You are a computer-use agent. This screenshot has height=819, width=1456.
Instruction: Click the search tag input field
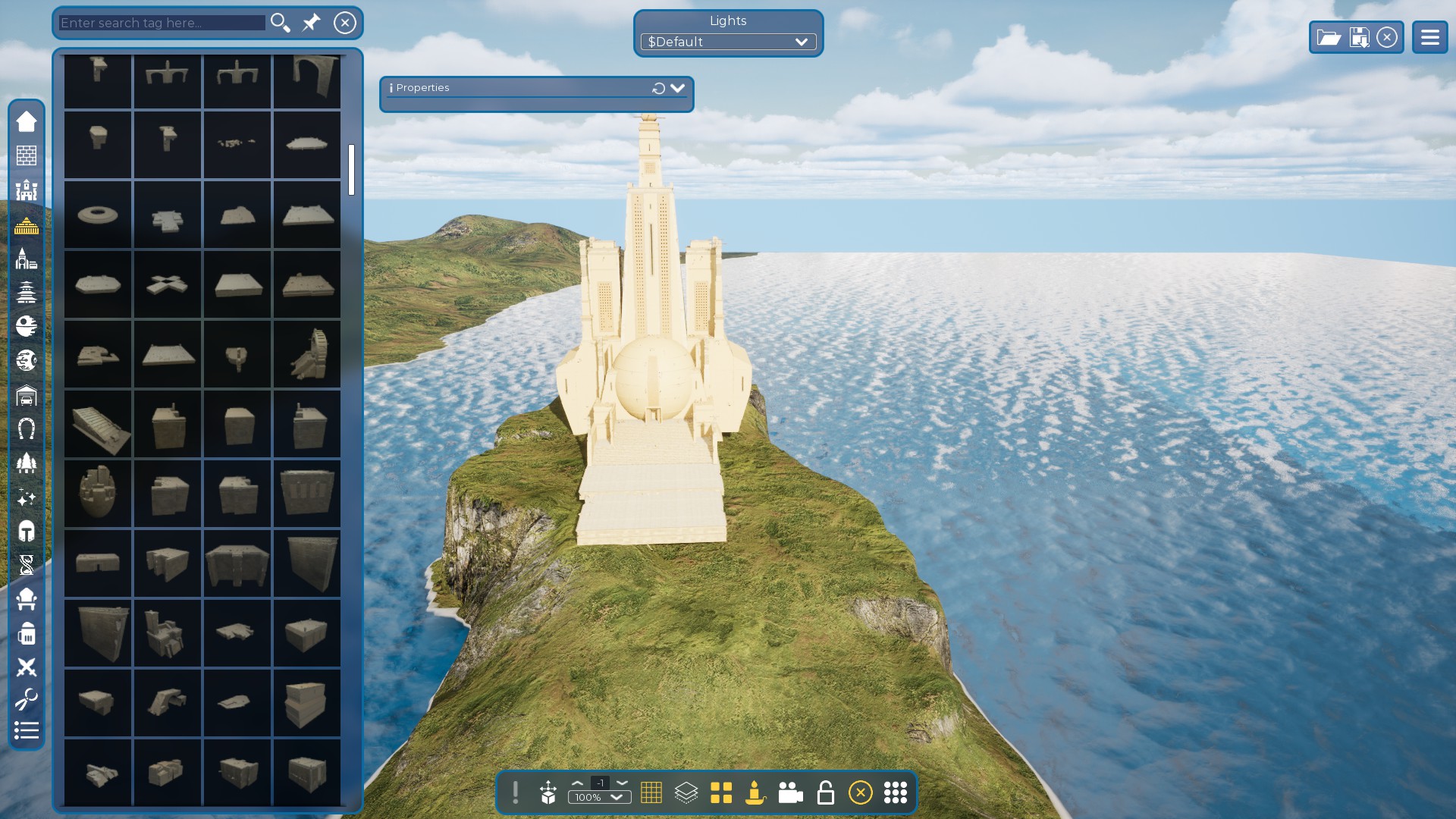tap(162, 23)
